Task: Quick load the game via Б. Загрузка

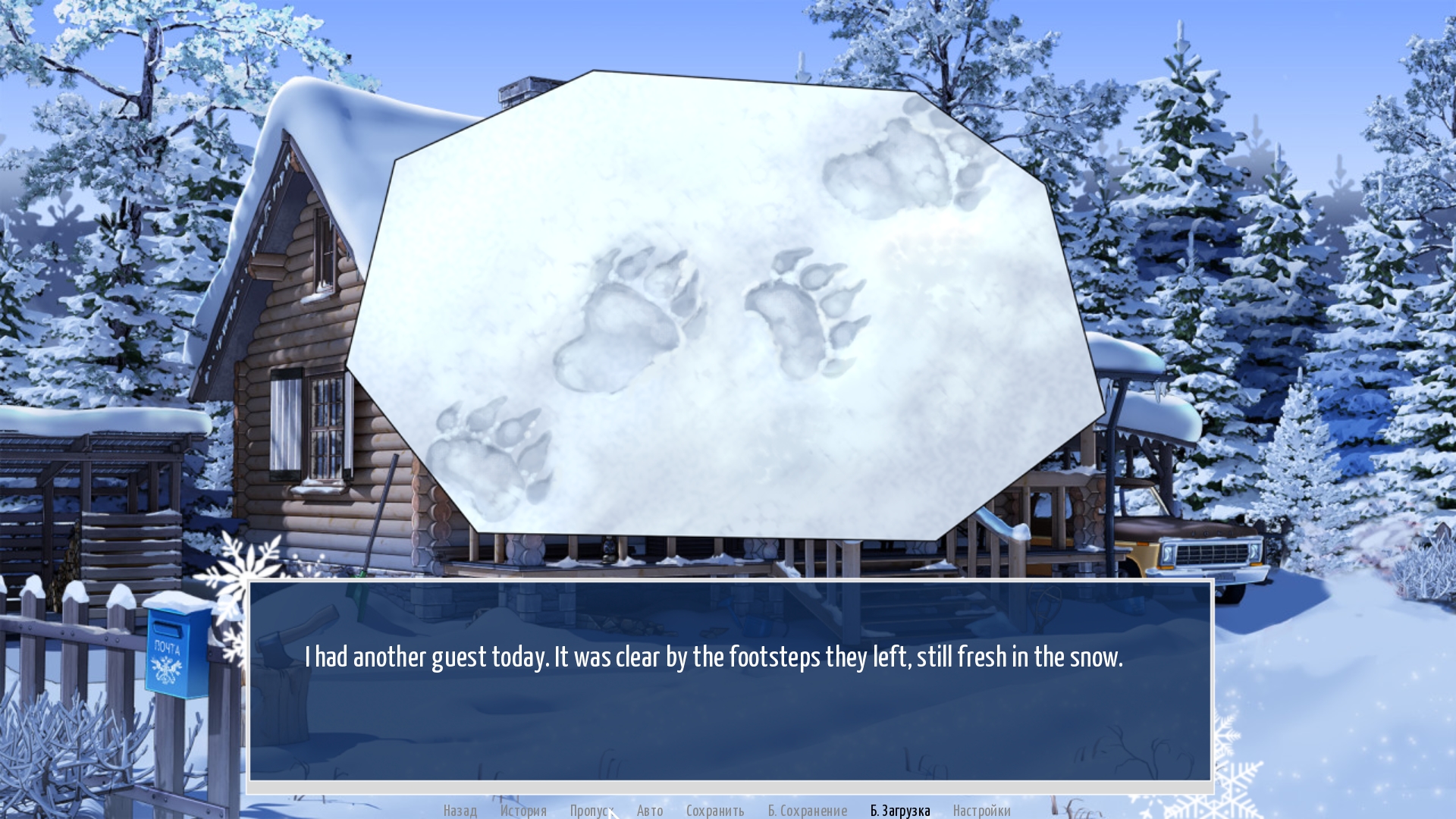Action: (x=901, y=811)
